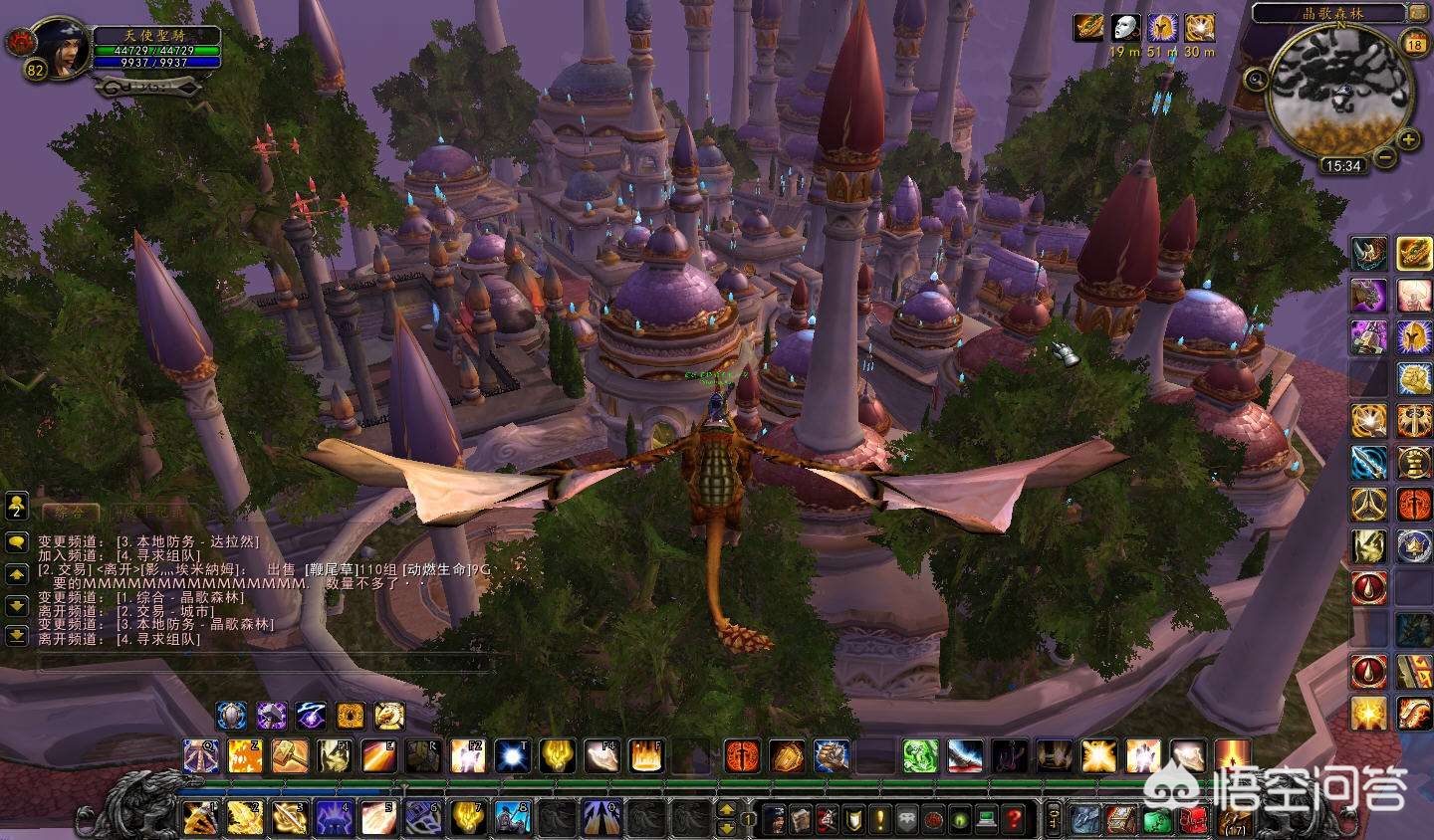The width and height of the screenshot is (1434, 840).
Task: Activate the blue starburst ability bound to T
Action: pyautogui.click(x=514, y=756)
